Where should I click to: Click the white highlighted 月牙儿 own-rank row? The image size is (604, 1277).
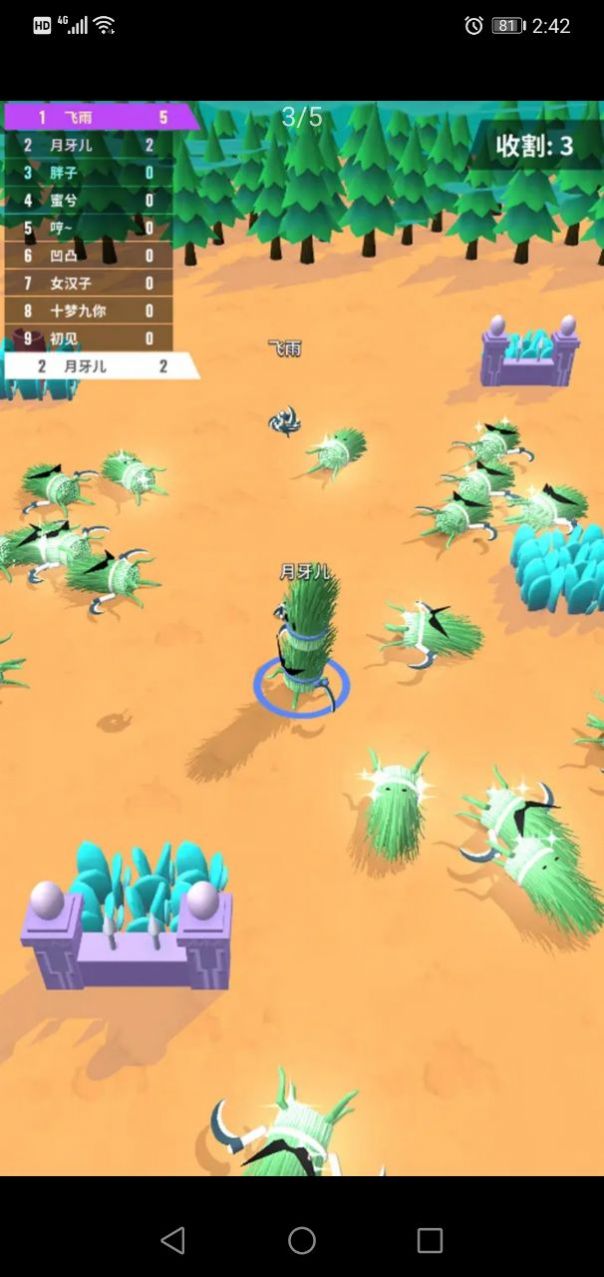[98, 366]
